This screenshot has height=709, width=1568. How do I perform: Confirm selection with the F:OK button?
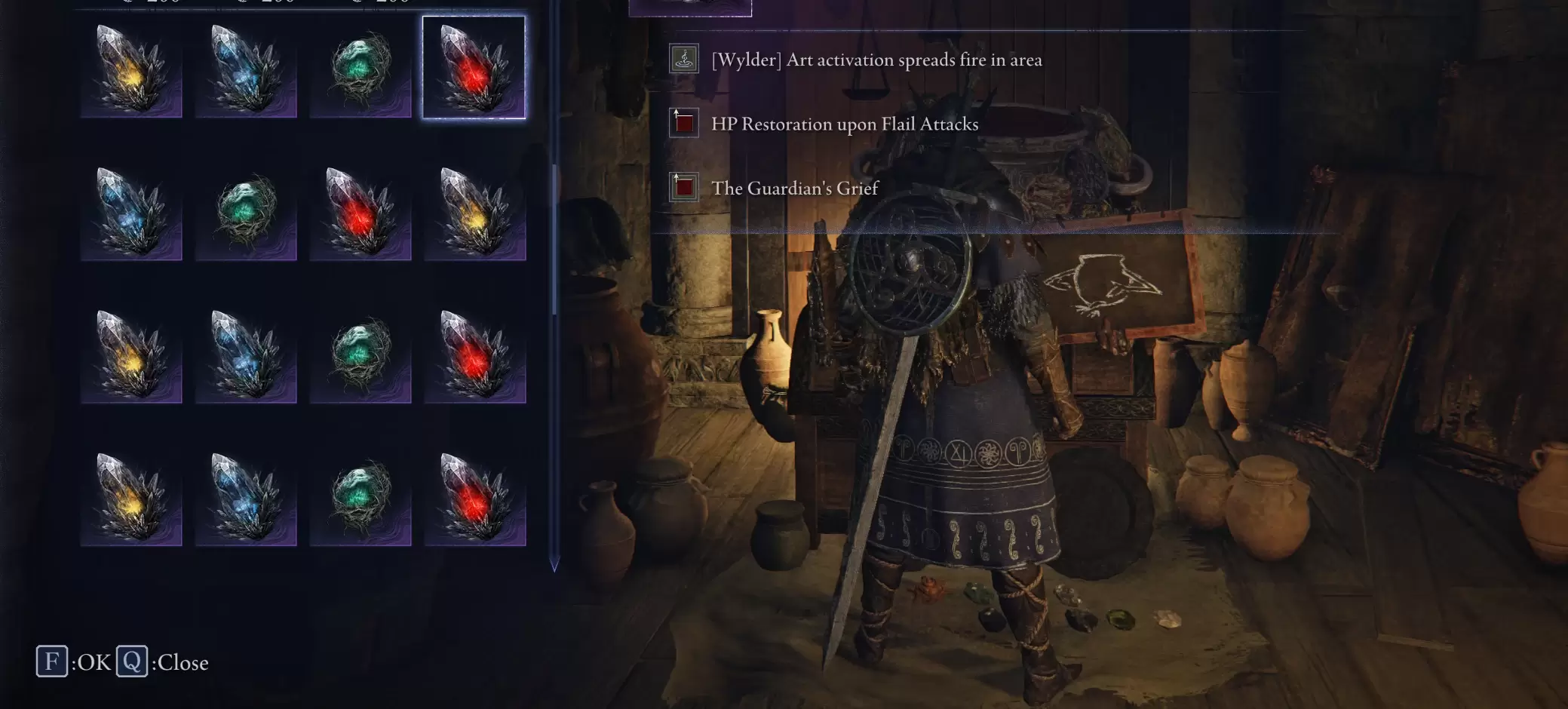[x=53, y=662]
